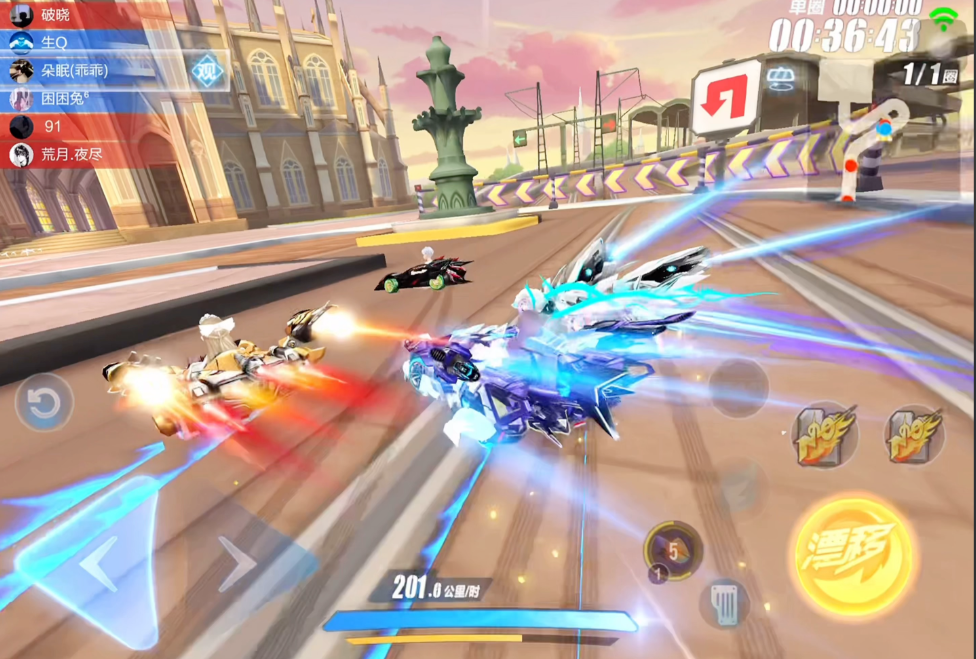Select the 观 spectate diamond icon

click(x=207, y=70)
